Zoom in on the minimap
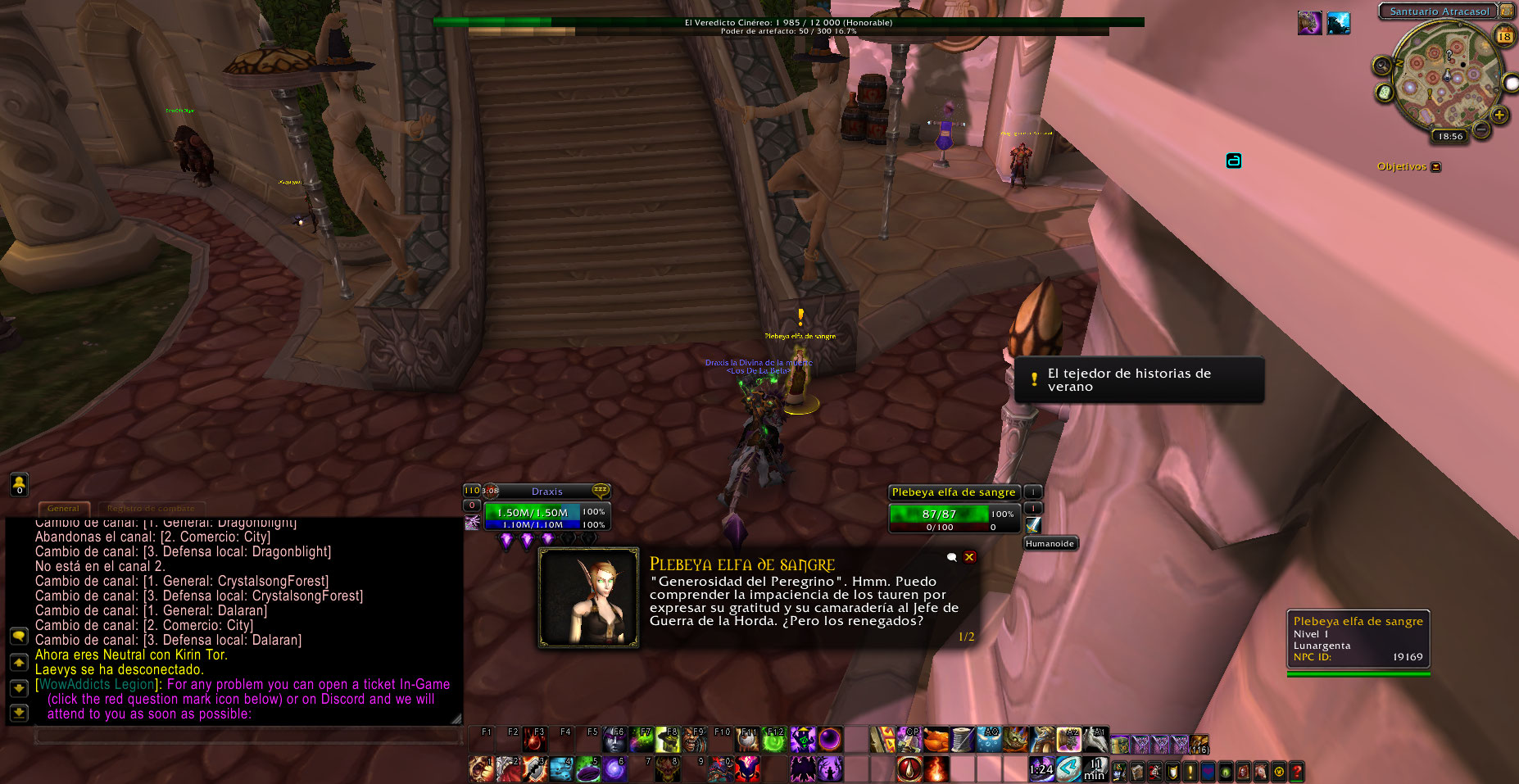Screen dimensions: 1519x784 point(1499,116)
